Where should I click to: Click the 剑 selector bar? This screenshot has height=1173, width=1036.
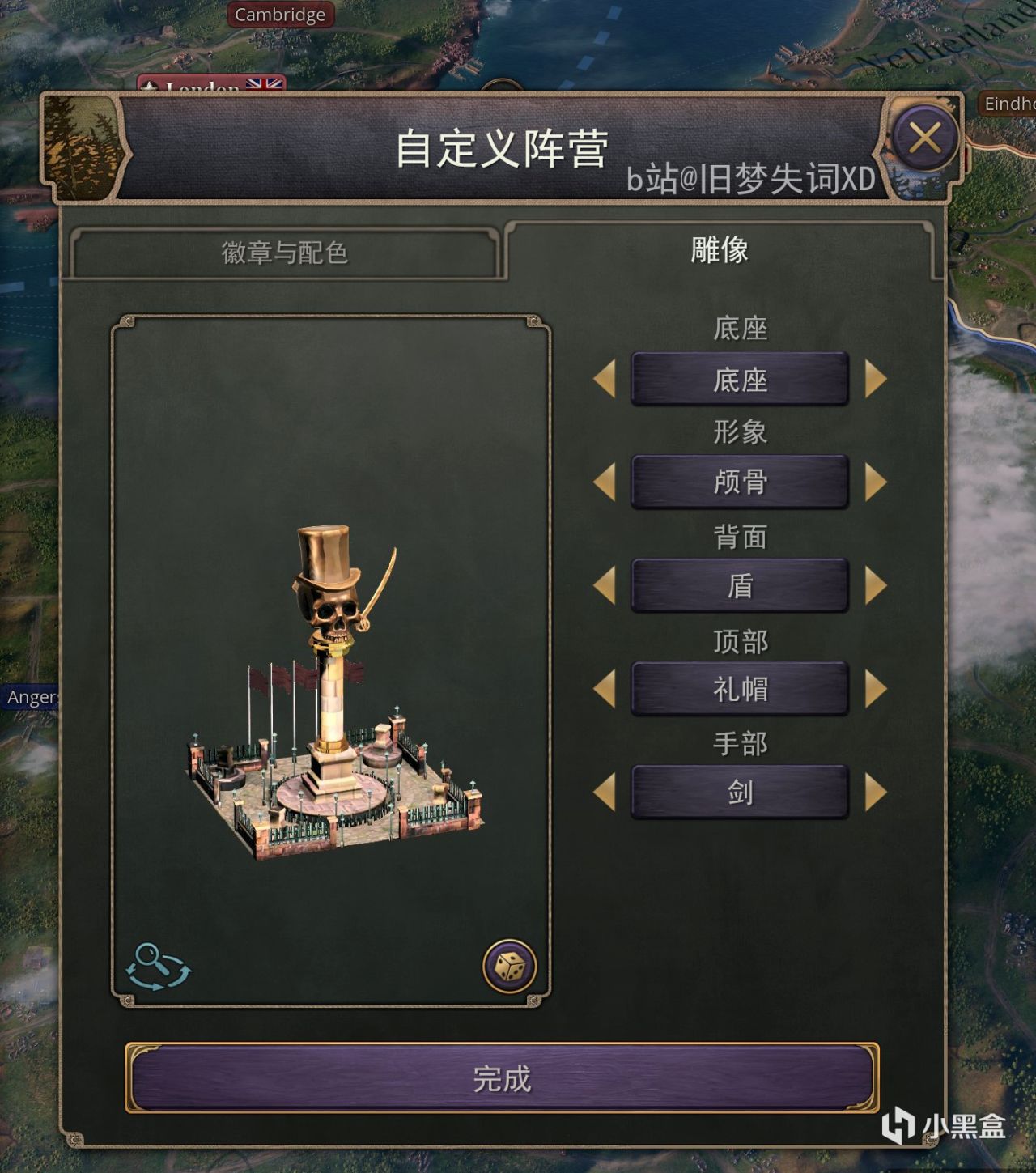click(741, 793)
